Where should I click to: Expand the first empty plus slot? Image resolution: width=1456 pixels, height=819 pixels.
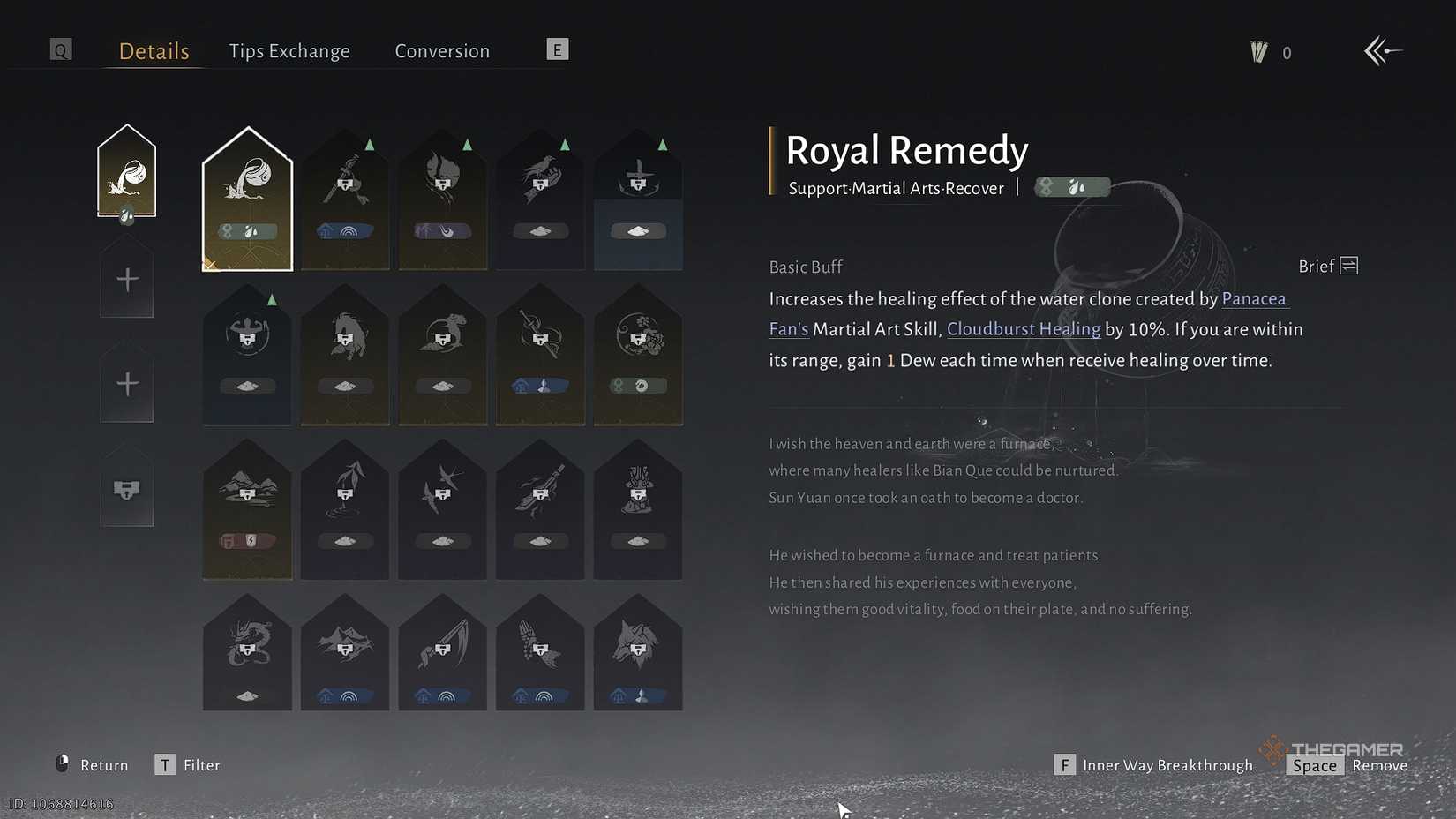click(x=126, y=278)
